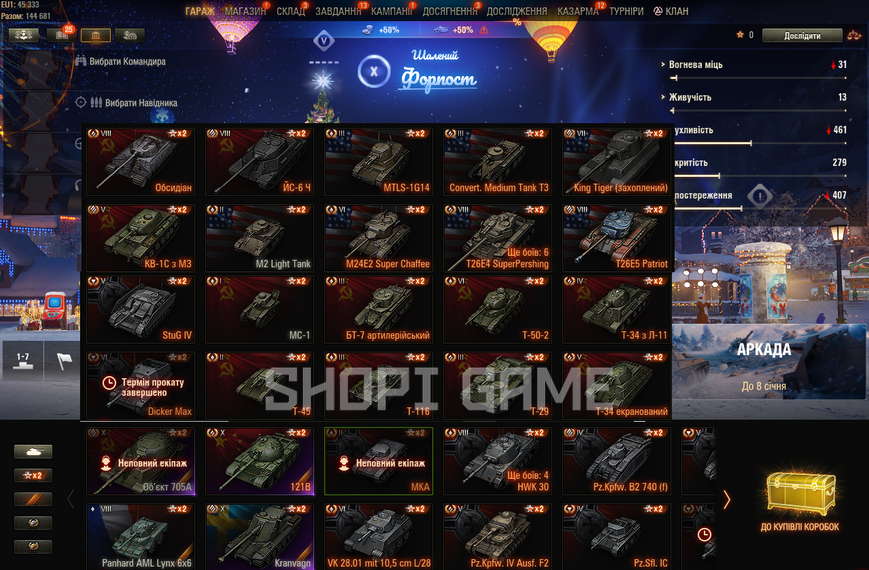Open the ДО КУПІВЛІ КОРОБОК chest
The height and width of the screenshot is (570, 869).
click(798, 501)
